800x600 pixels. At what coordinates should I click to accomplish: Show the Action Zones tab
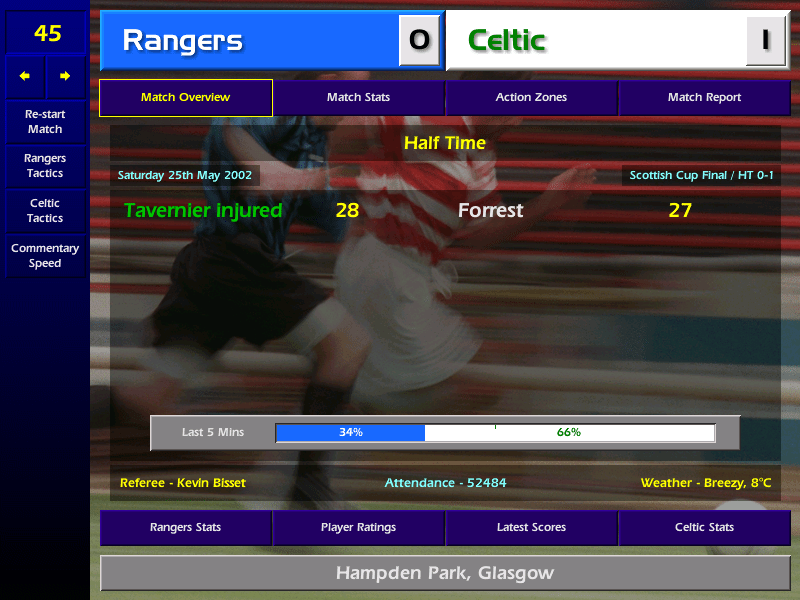pyautogui.click(x=531, y=98)
